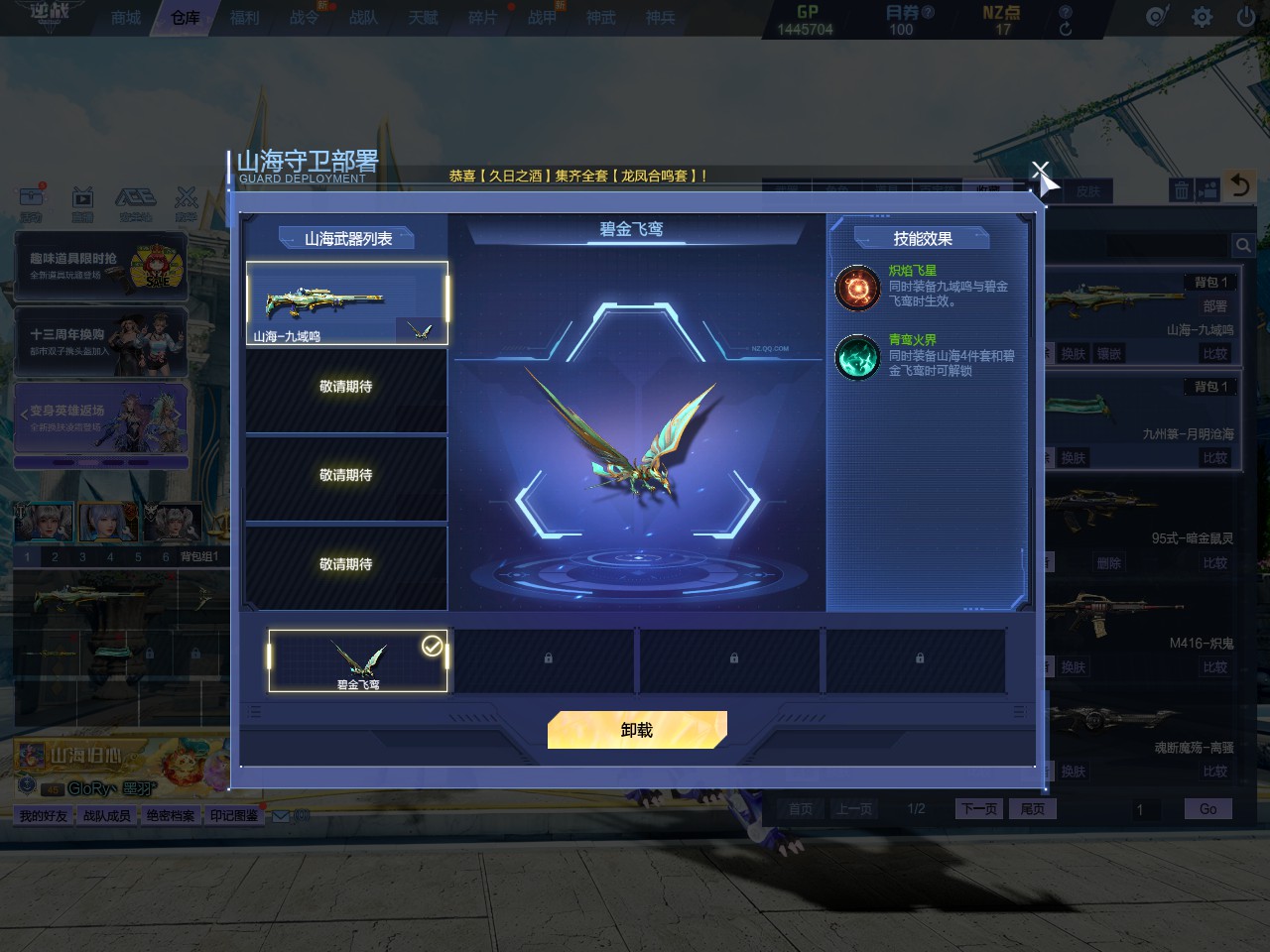The height and width of the screenshot is (952, 1270).
Task: Jump to 尾页 last page
Action: (1032, 809)
